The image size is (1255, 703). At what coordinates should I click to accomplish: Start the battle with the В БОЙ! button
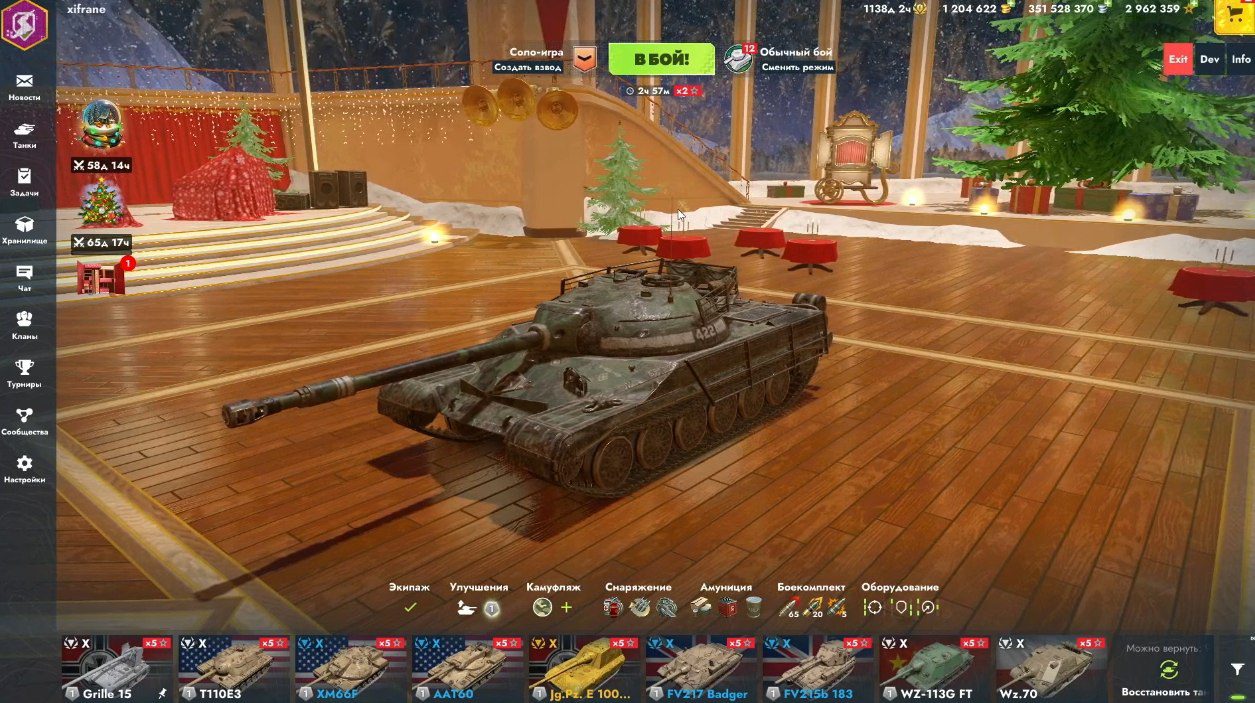tap(661, 59)
